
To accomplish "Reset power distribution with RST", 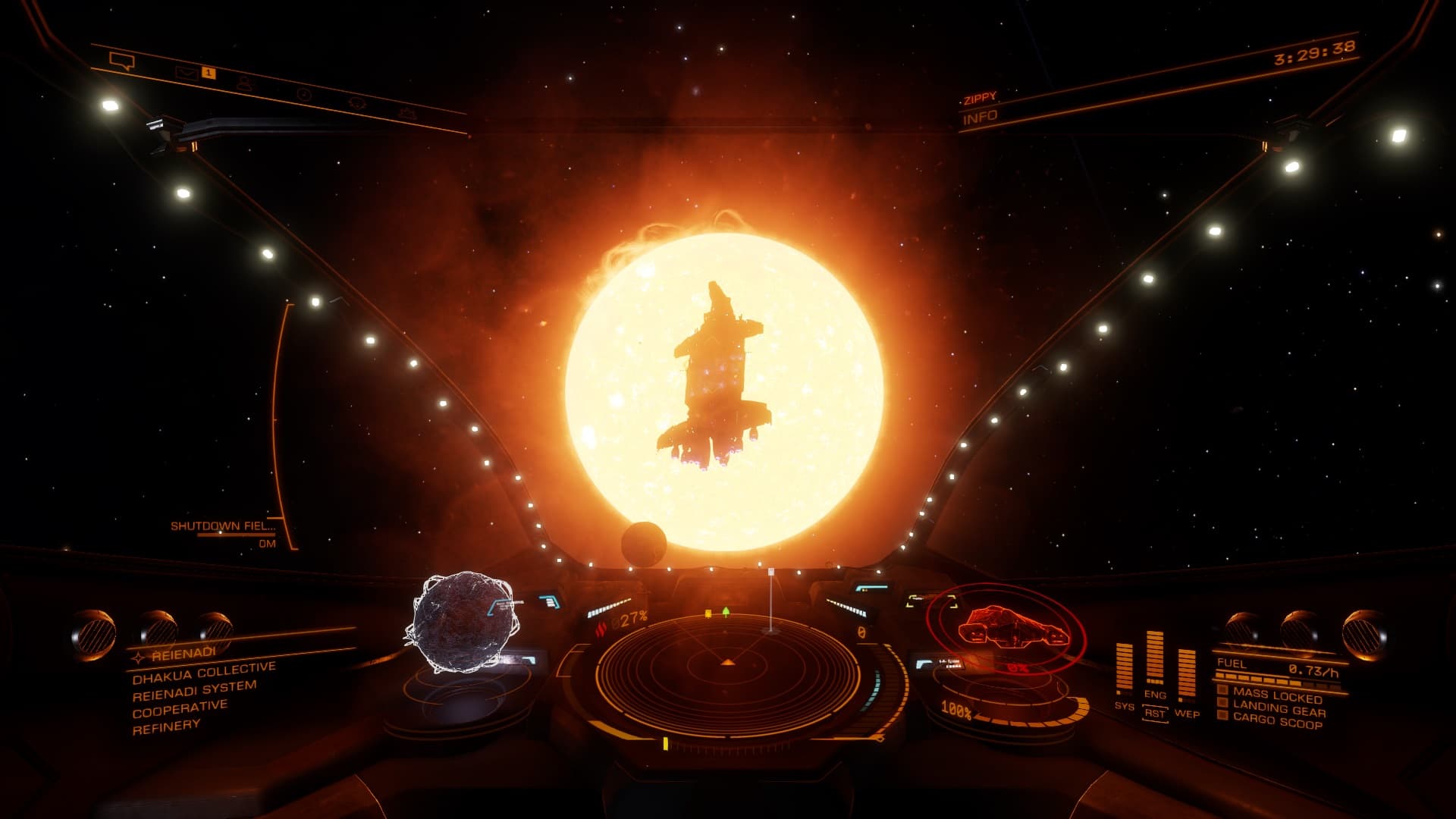I will 1155,714.
